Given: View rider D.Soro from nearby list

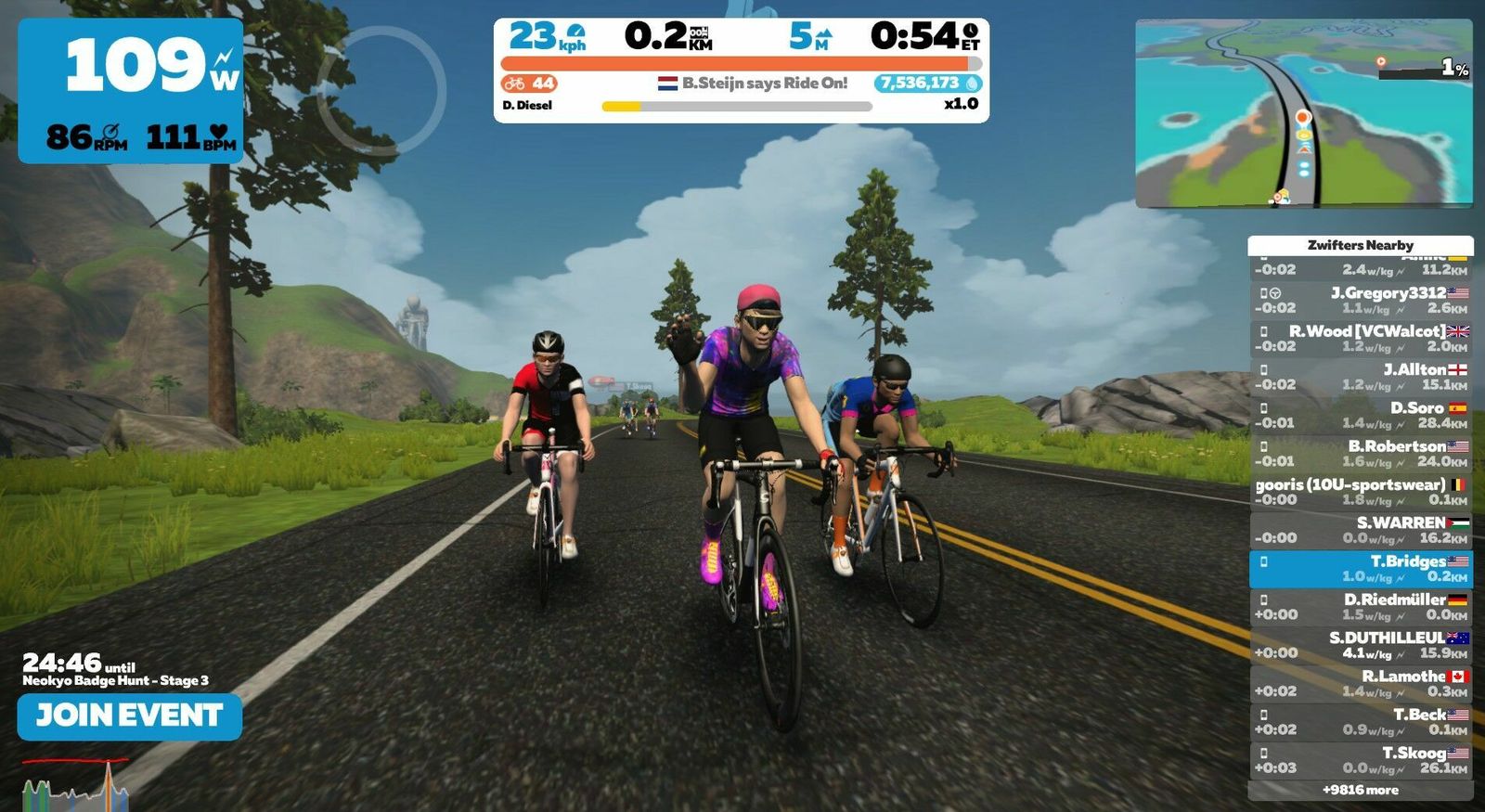Looking at the screenshot, I should 1360,415.
